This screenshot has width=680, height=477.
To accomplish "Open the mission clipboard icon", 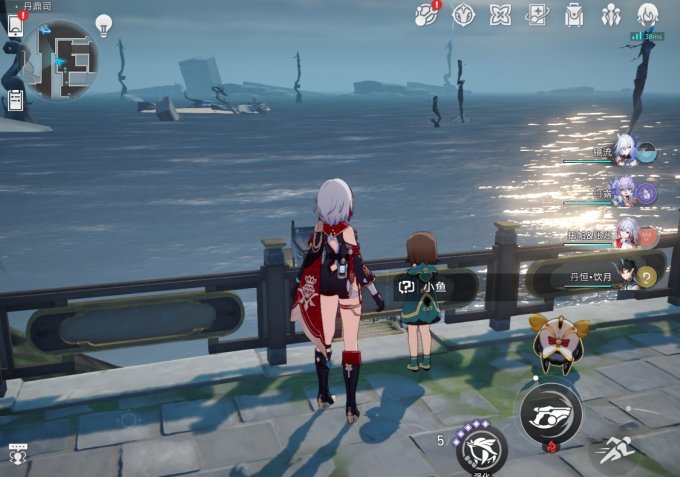I will click(16, 99).
